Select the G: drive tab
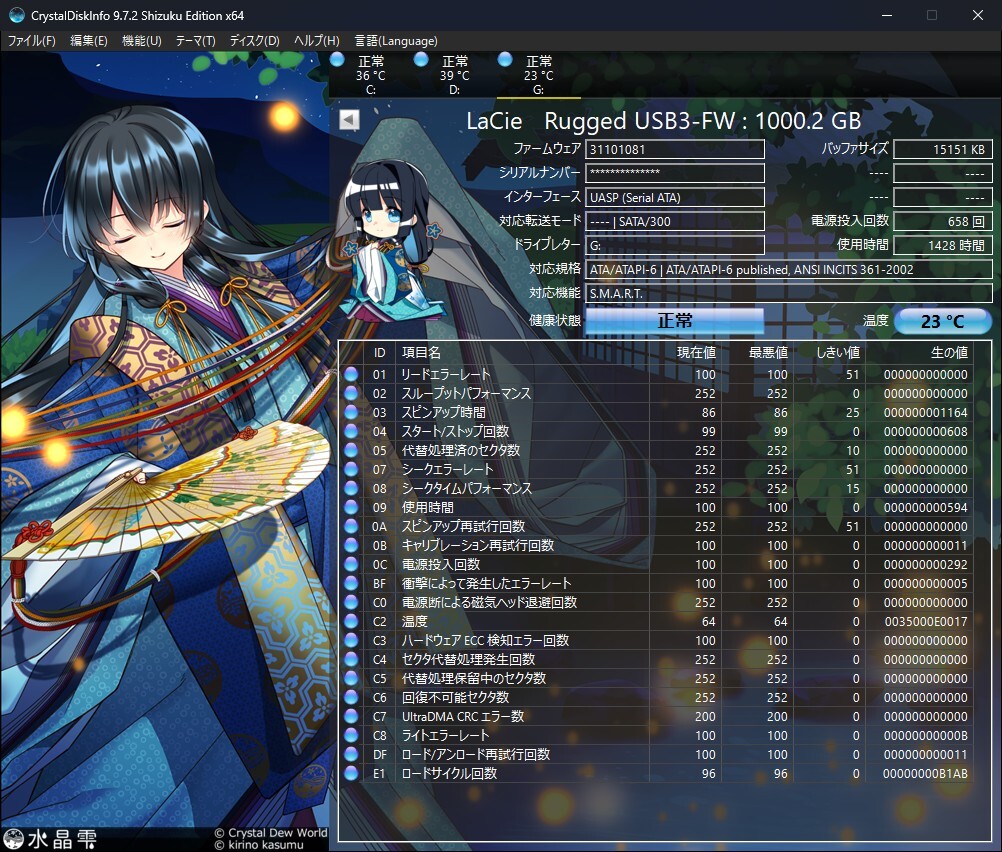 click(x=538, y=75)
